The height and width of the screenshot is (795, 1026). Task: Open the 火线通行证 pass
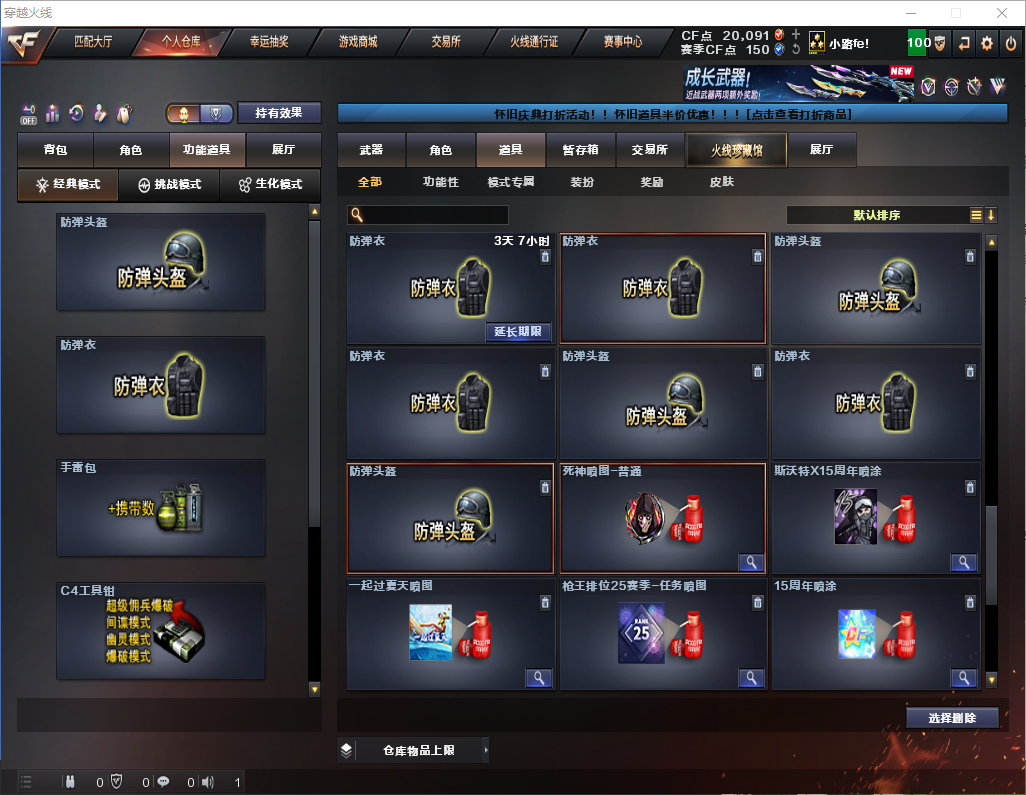coord(534,42)
